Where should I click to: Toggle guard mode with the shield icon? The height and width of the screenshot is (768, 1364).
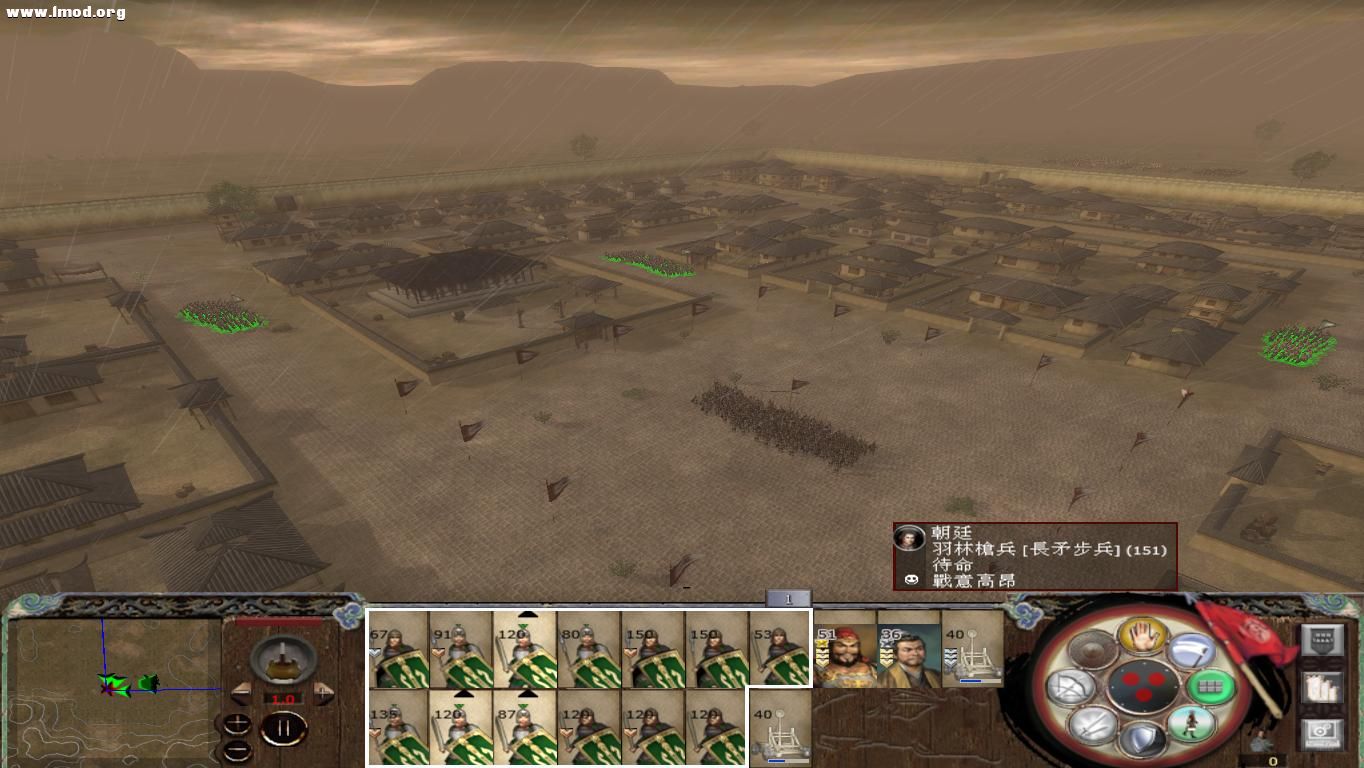1143,740
